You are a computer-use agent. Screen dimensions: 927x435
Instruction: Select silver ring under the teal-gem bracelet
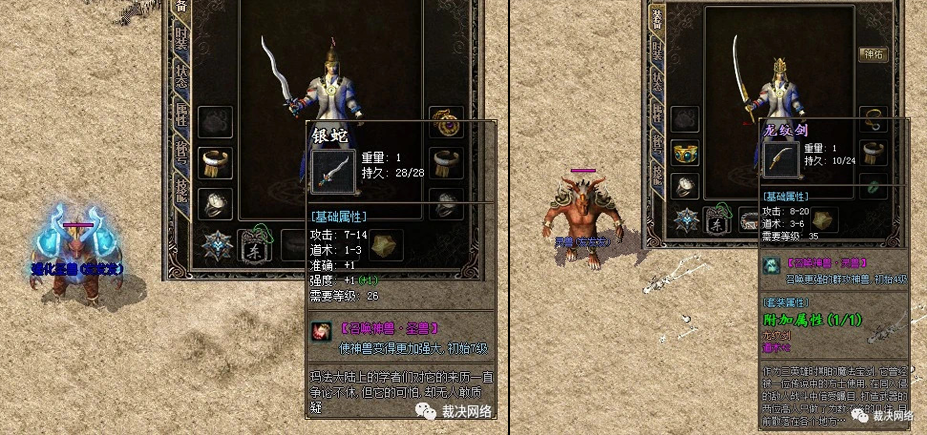[685, 187]
